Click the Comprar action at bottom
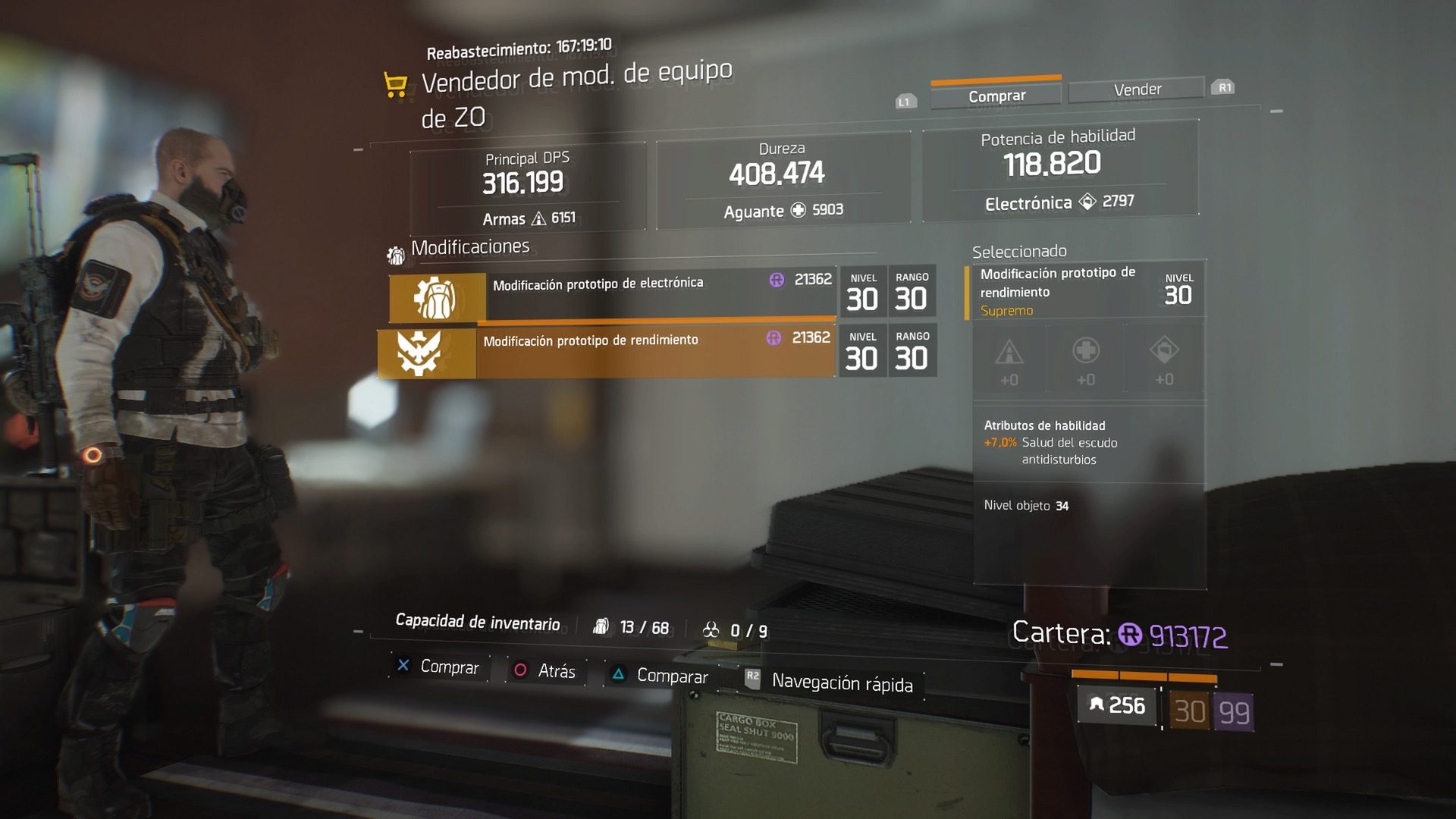Viewport: 1456px width, 819px height. [x=438, y=667]
